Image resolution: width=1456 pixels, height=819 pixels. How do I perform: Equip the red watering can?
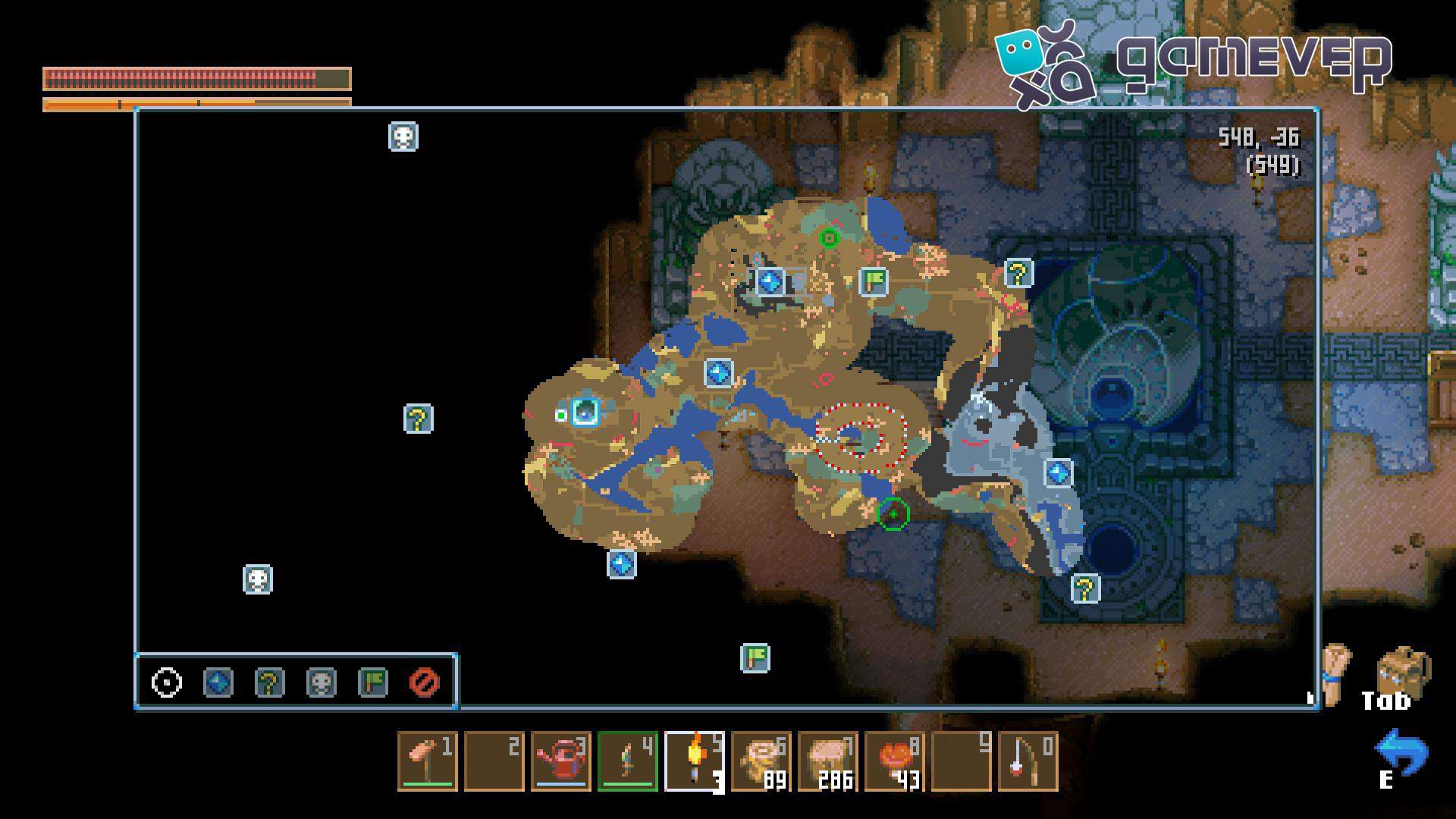(561, 761)
